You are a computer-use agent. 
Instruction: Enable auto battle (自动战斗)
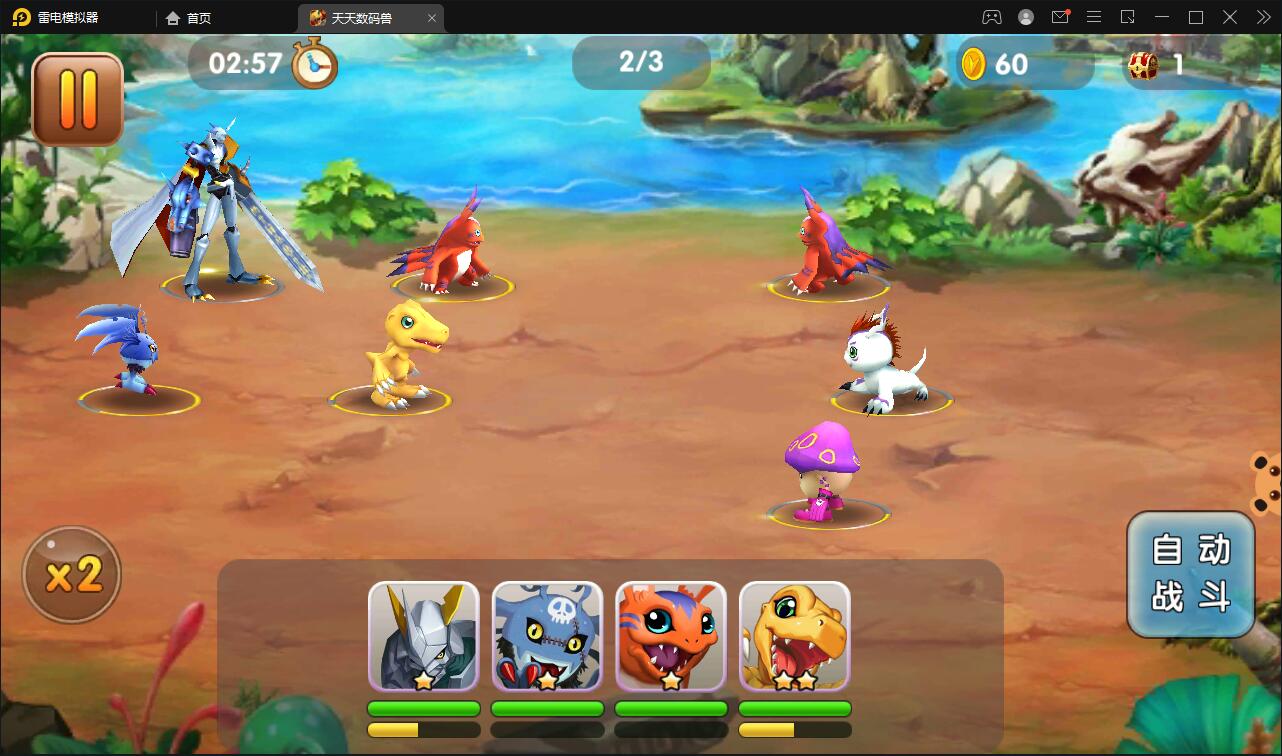[1190, 574]
